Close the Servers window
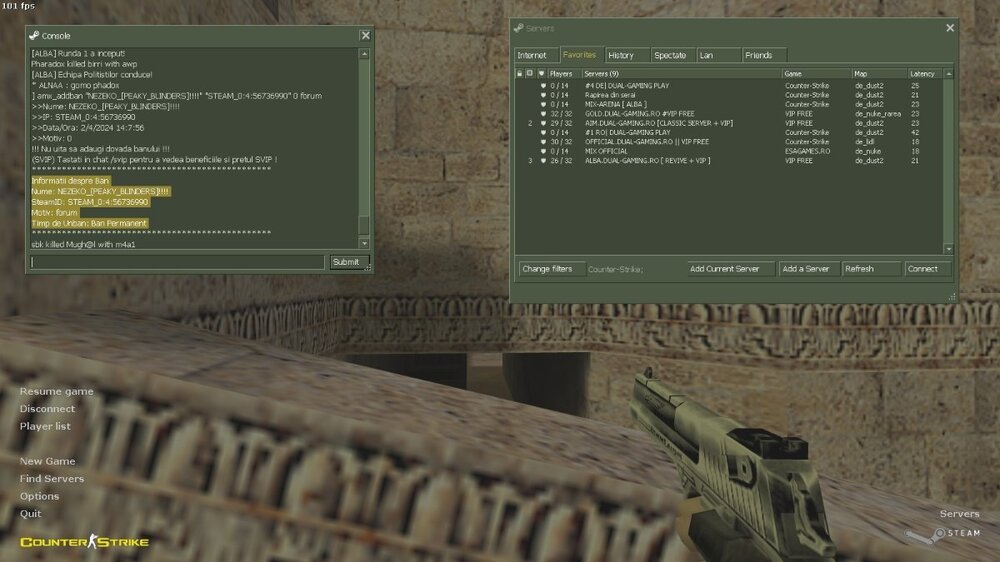 950,28
